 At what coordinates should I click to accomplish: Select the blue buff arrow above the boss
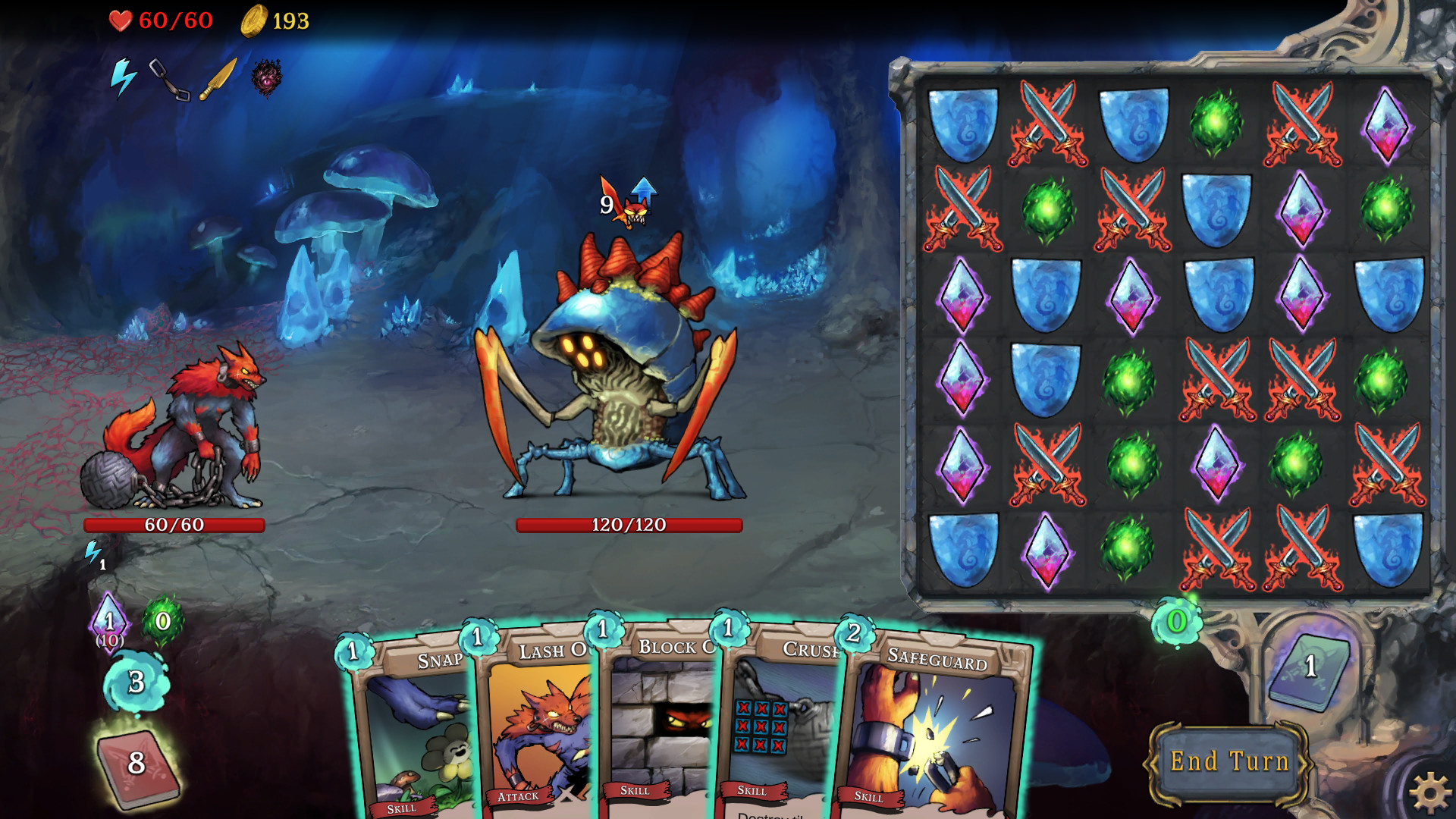[644, 191]
